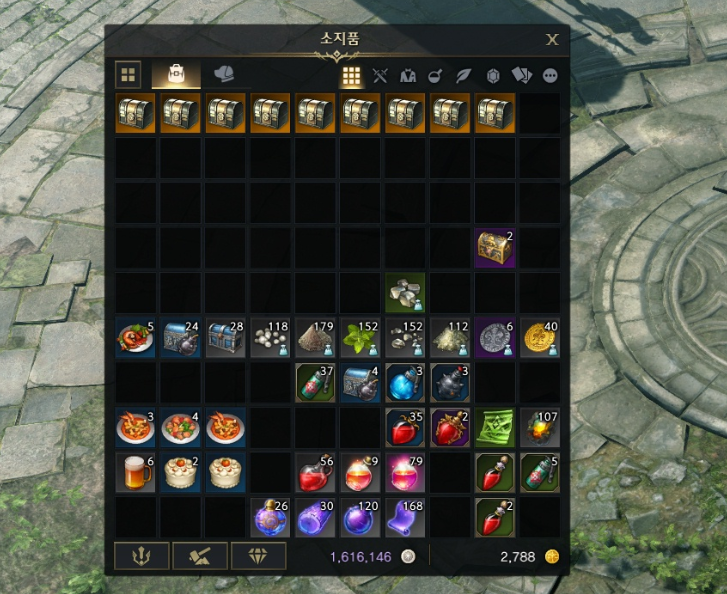Choose the green scroll item
This screenshot has height=594, width=727.
click(495, 427)
